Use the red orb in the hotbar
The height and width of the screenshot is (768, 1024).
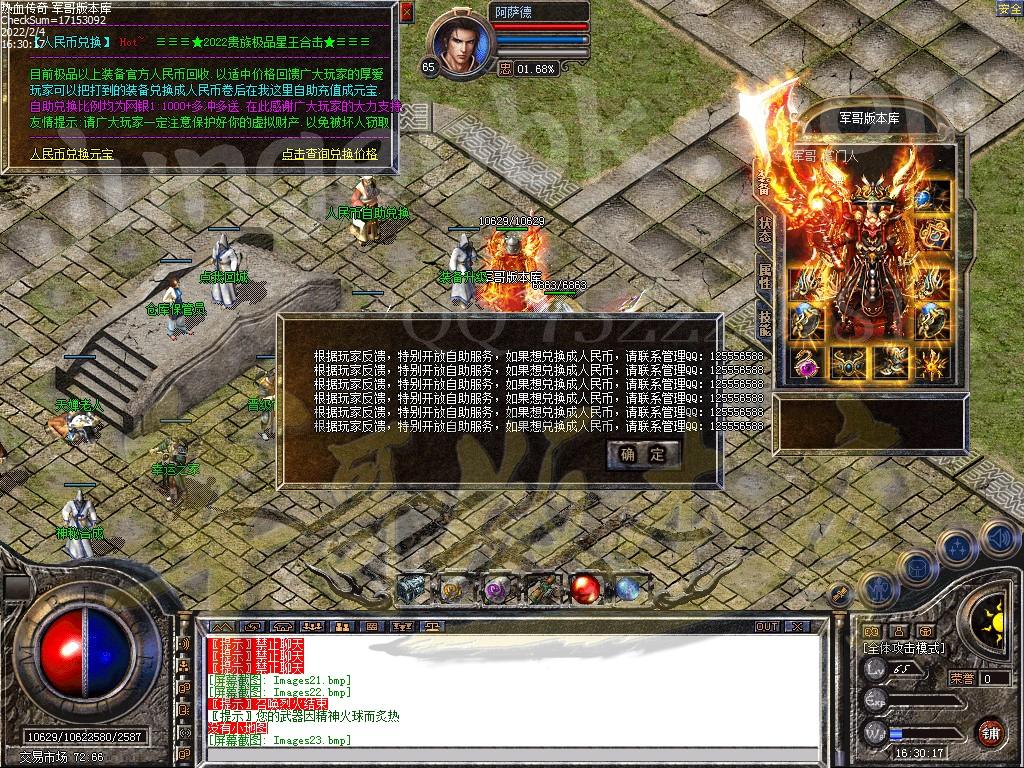point(585,589)
